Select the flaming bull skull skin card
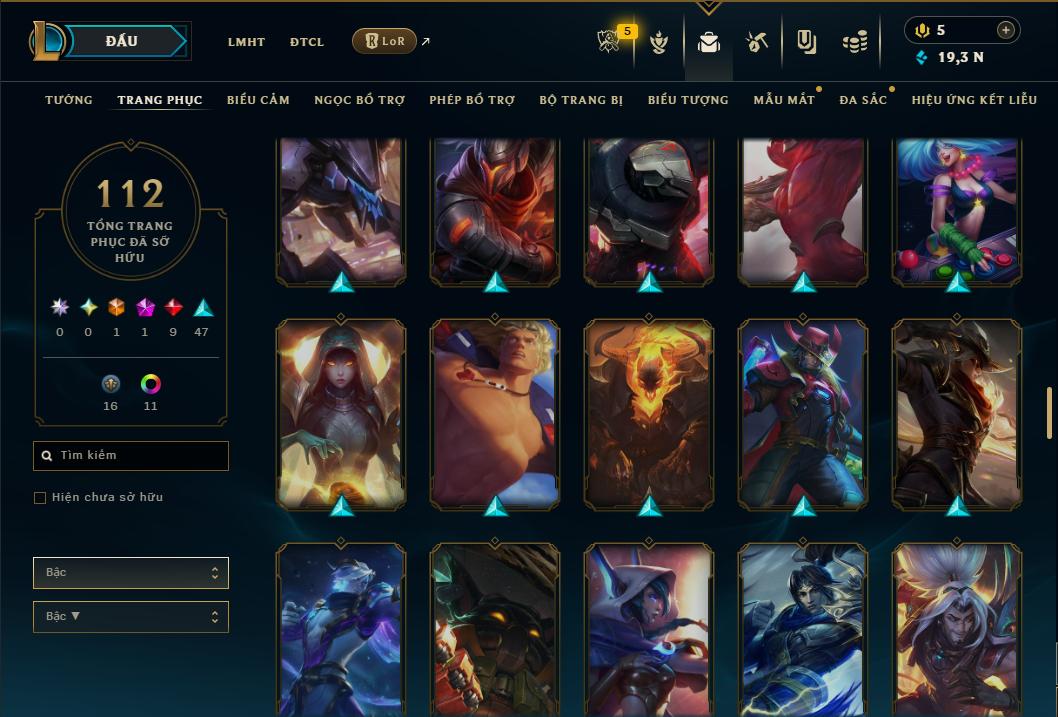 [x=649, y=412]
